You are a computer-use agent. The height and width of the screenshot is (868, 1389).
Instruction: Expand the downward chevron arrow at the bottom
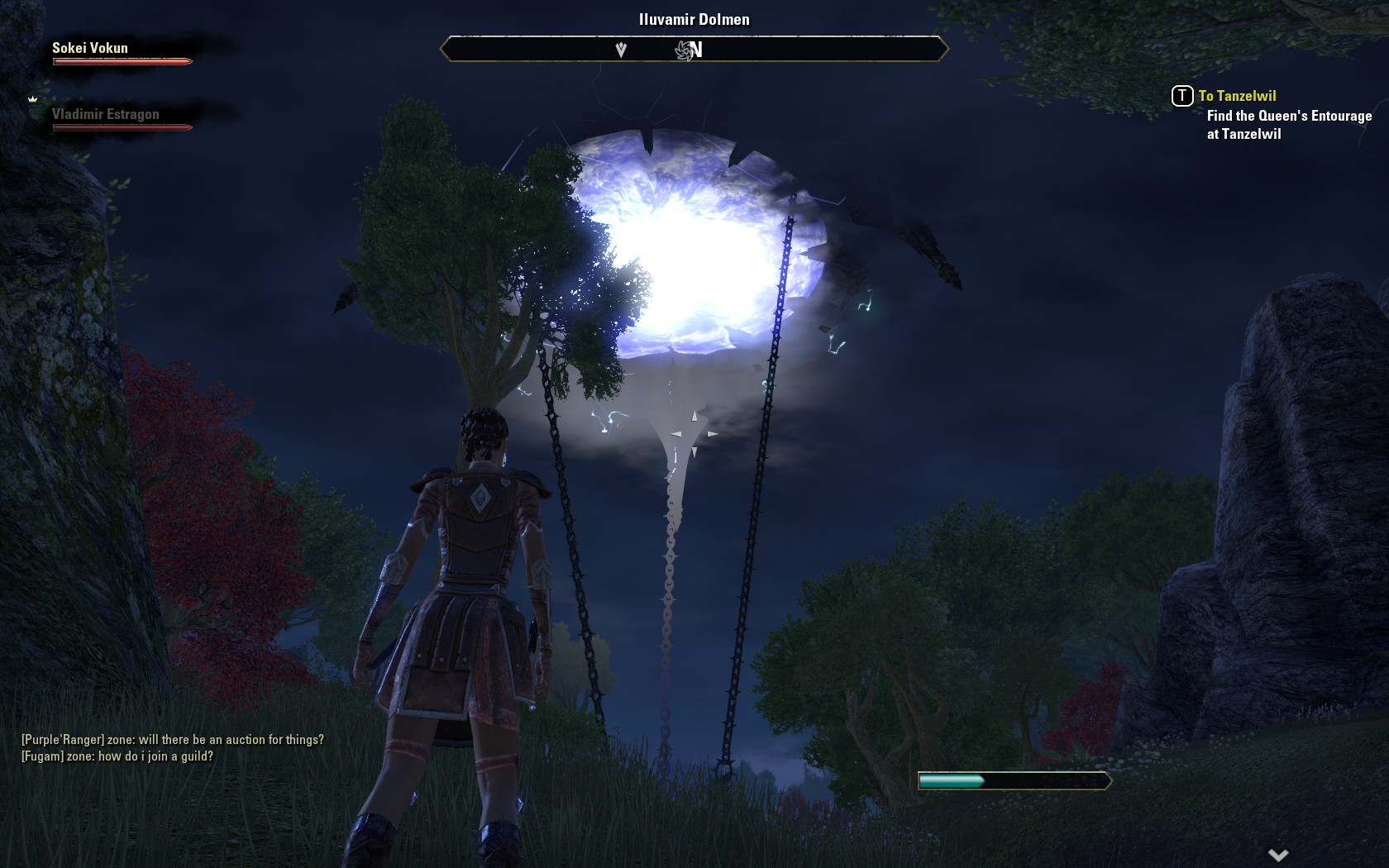pyautogui.click(x=1278, y=855)
